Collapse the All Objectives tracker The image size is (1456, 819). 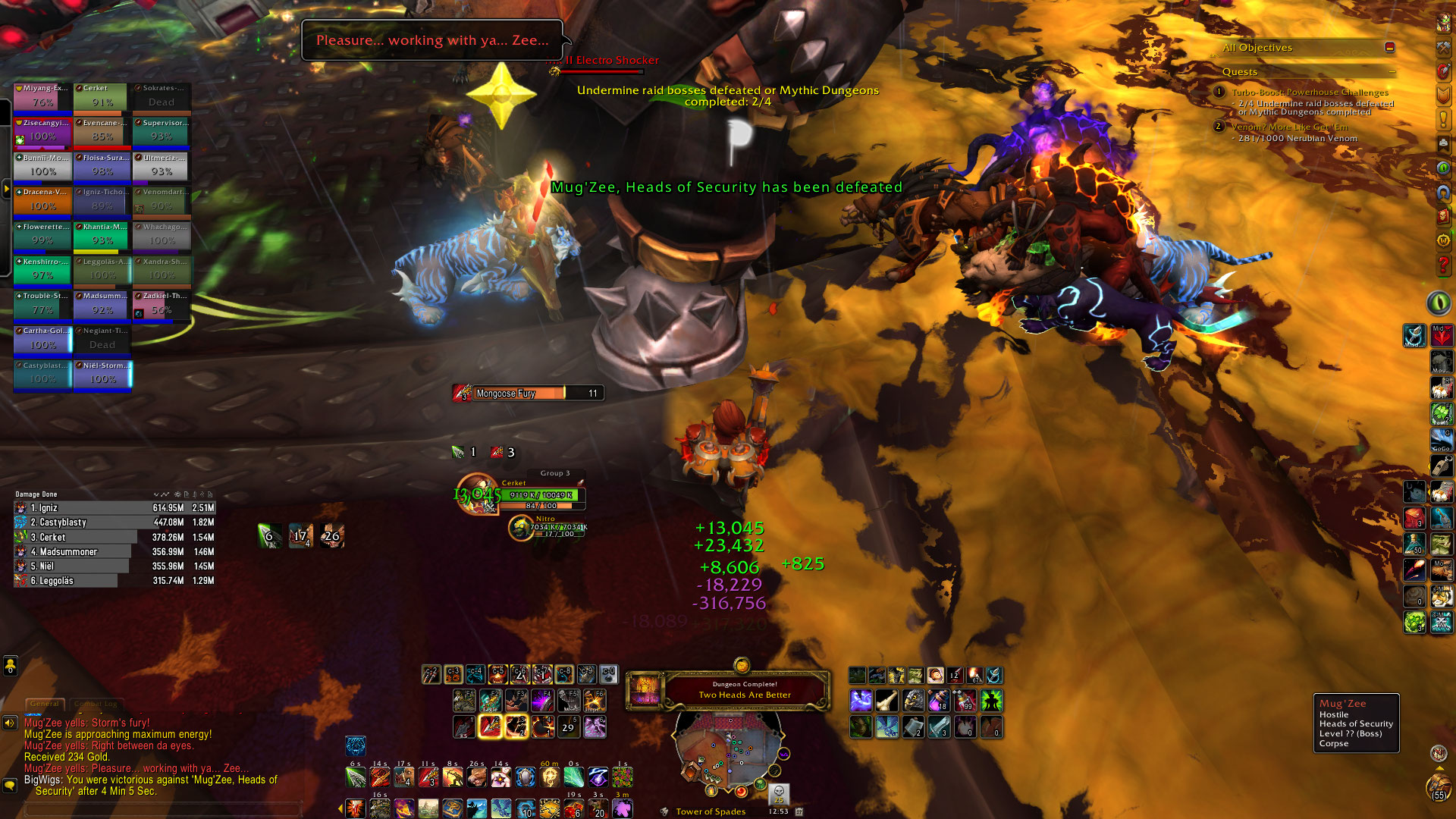click(1389, 48)
